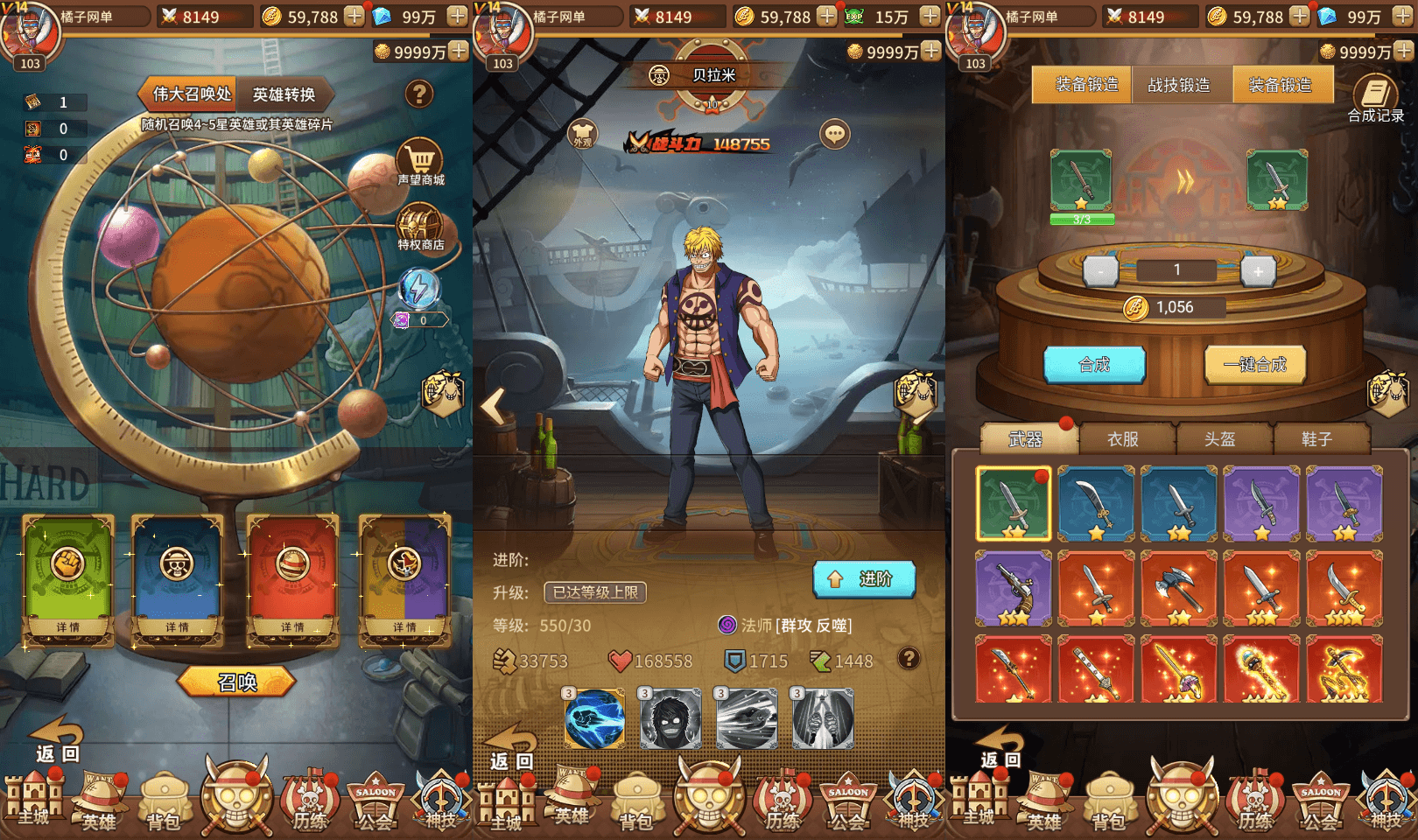This screenshot has width=1418, height=840.
Task: Click the 进阶 advance button
Action: tap(864, 579)
